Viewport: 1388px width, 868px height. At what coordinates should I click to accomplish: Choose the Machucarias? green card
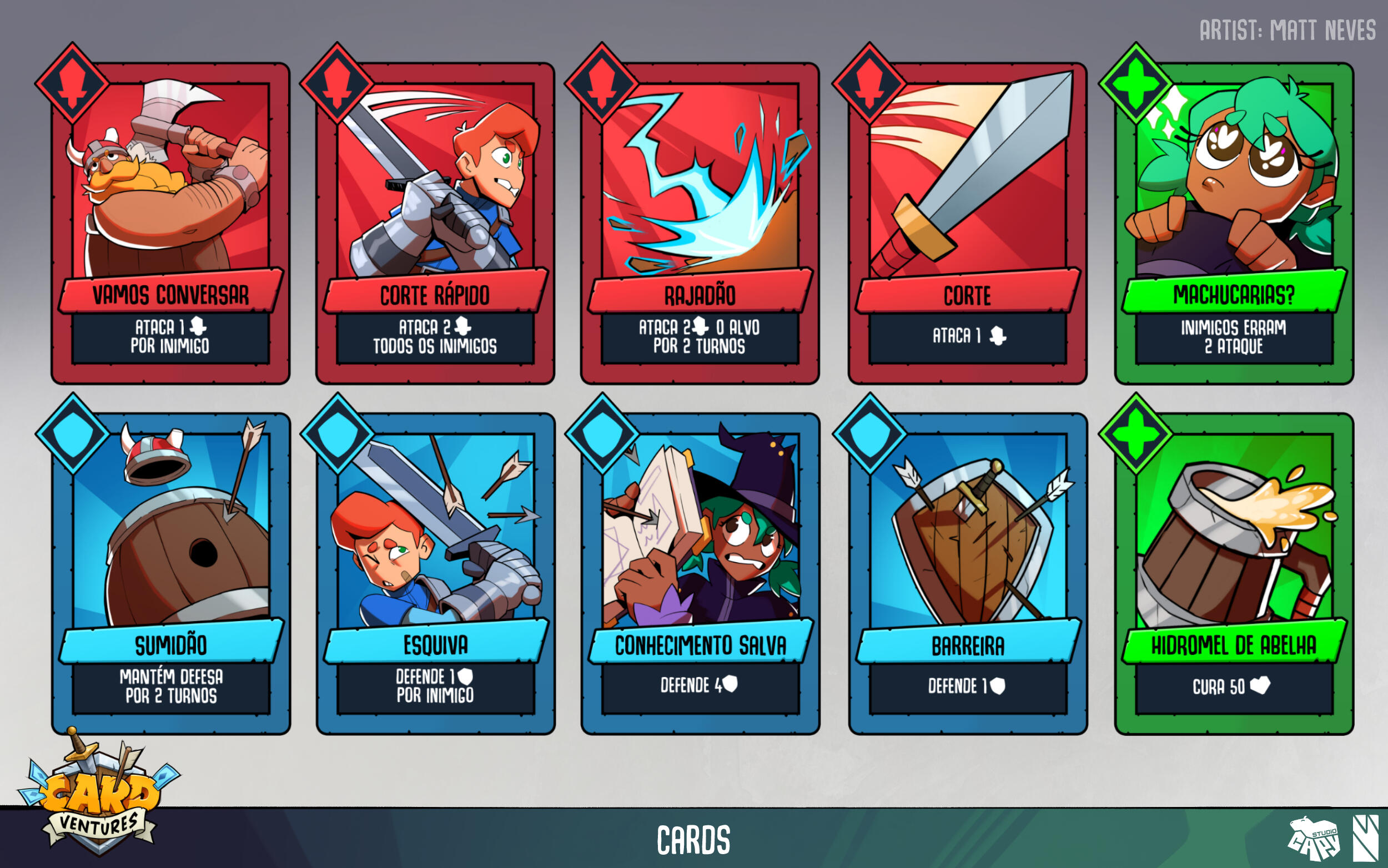tap(1234, 224)
